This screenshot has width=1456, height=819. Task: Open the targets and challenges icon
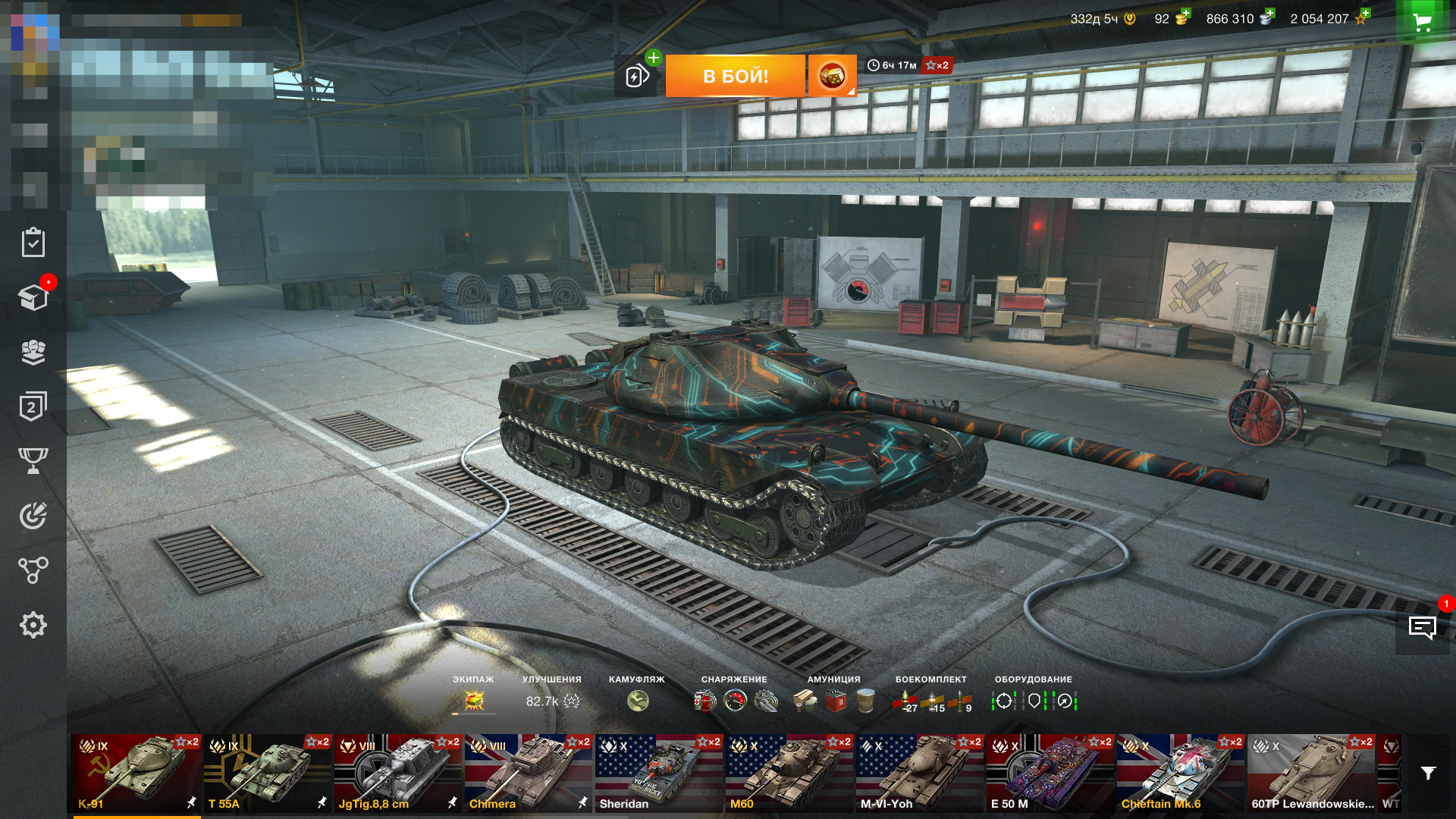coord(32,516)
